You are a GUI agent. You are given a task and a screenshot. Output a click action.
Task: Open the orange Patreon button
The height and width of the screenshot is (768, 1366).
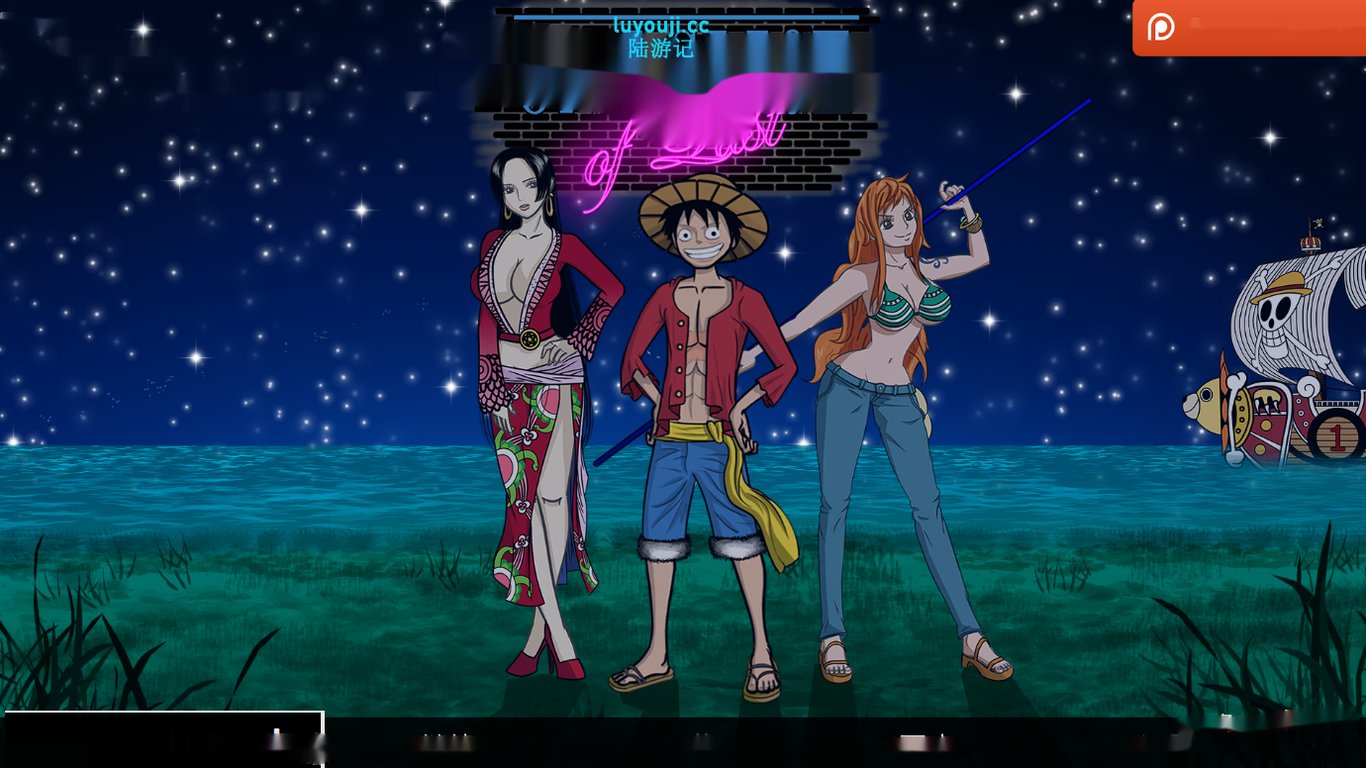pos(1248,27)
